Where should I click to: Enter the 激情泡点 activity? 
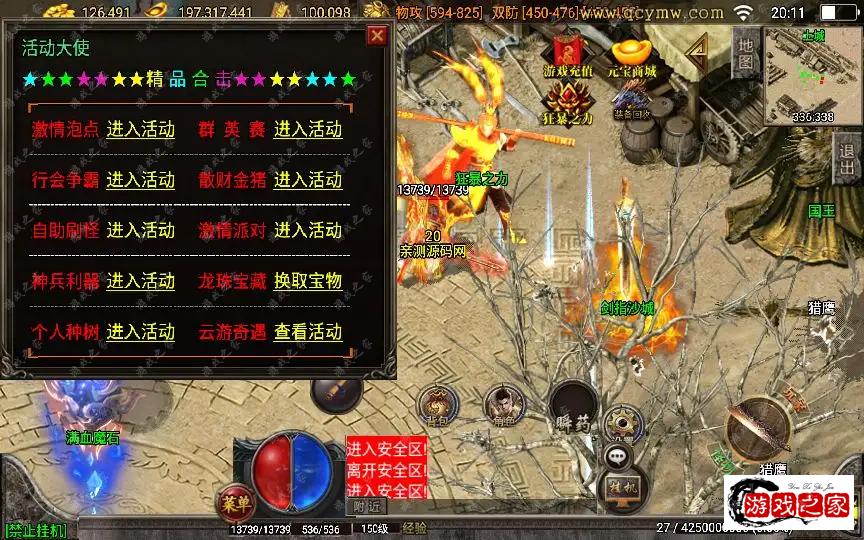click(x=140, y=129)
